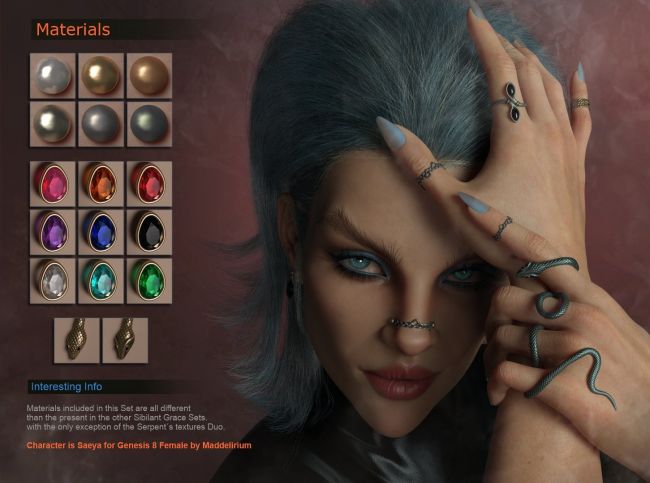Select the pink gem material

click(52, 183)
